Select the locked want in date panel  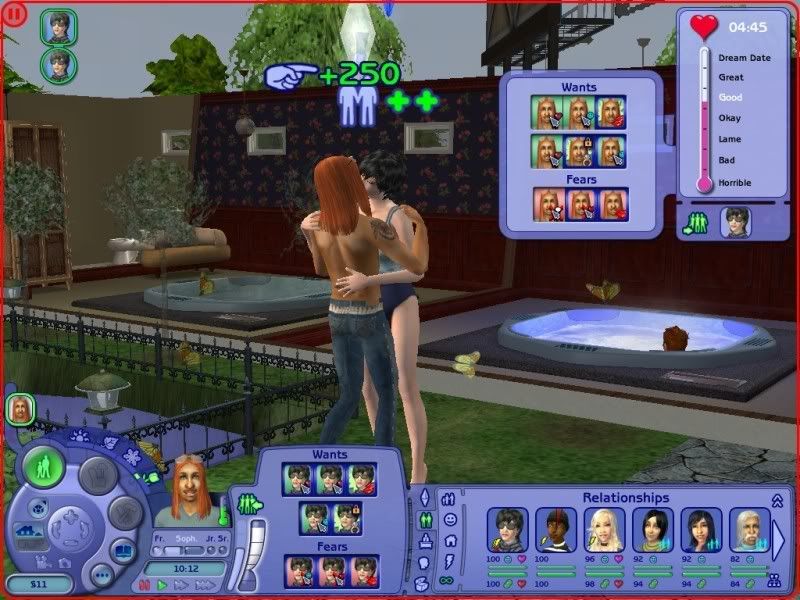coord(580,151)
